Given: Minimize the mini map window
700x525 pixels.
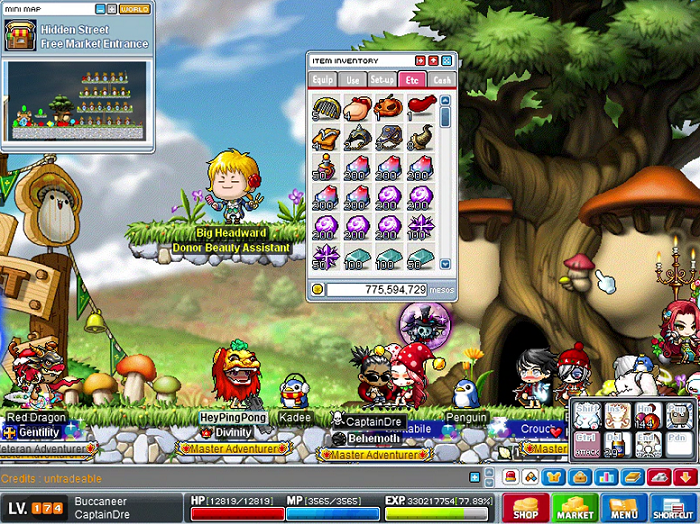Looking at the screenshot, I should [100, 9].
